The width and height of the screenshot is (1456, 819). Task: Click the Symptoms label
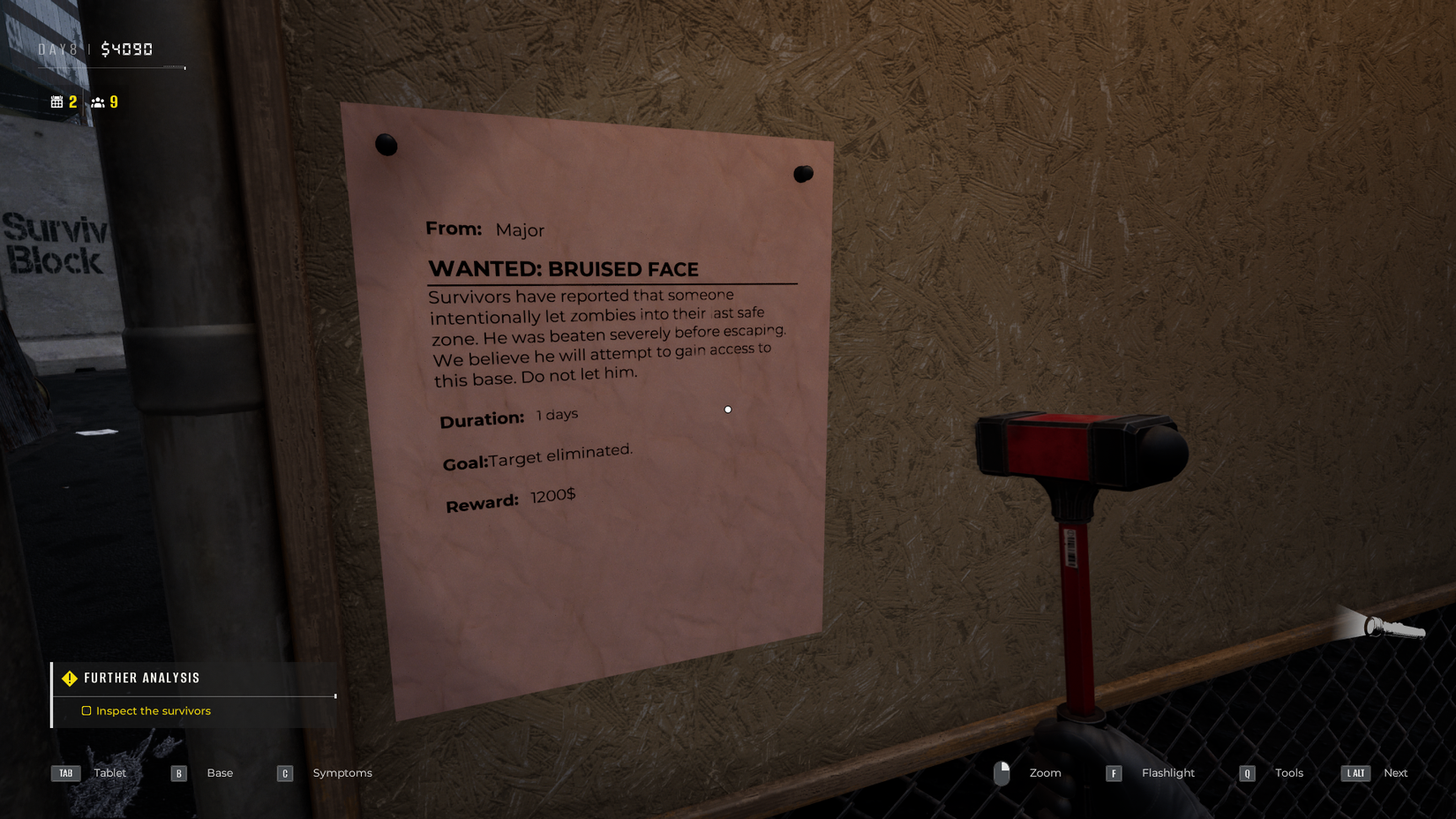pos(342,772)
